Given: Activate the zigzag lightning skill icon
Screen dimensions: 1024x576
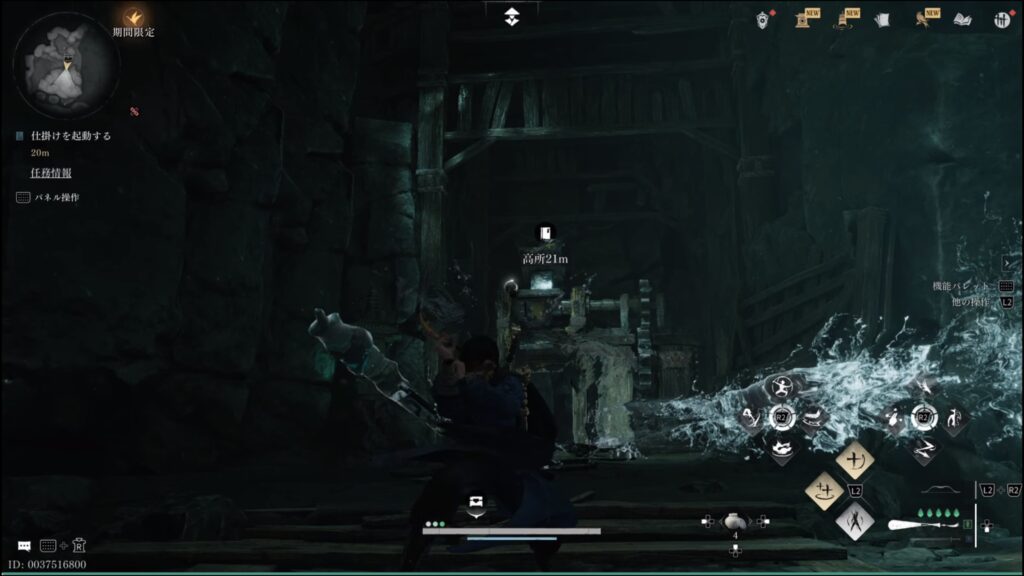Looking at the screenshot, I should (924, 448).
